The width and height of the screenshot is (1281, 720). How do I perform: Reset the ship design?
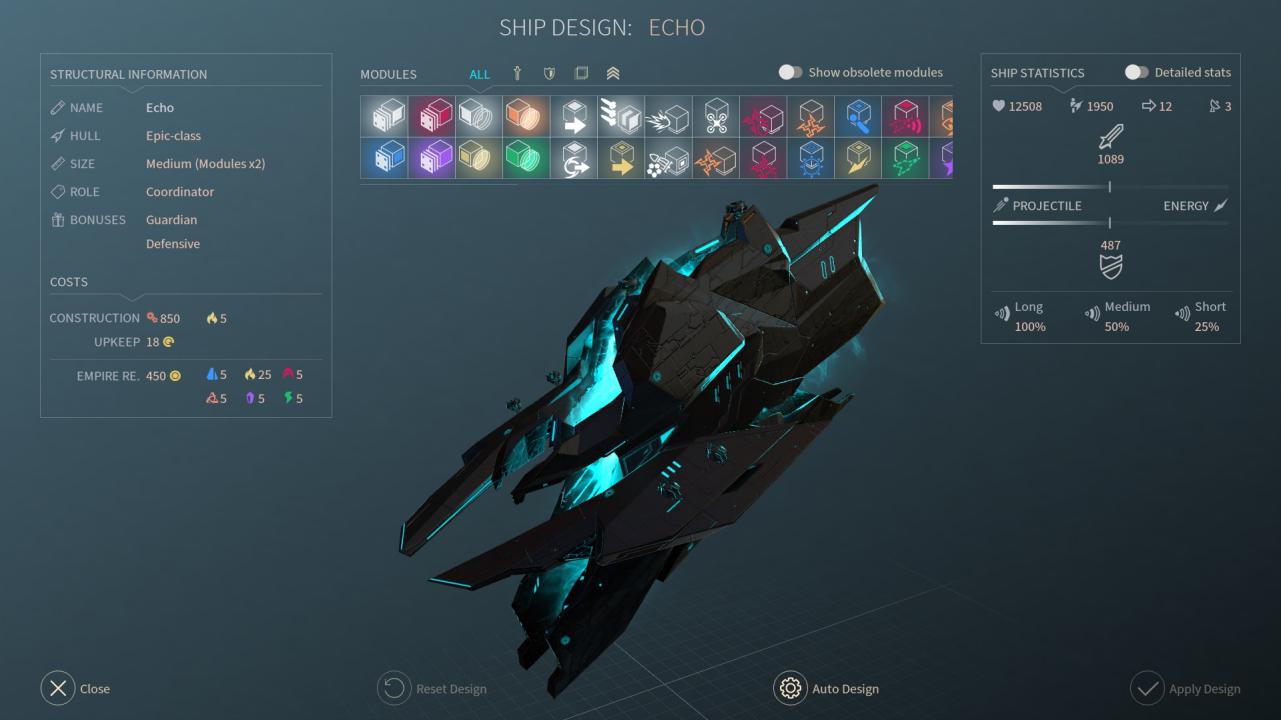[394, 688]
